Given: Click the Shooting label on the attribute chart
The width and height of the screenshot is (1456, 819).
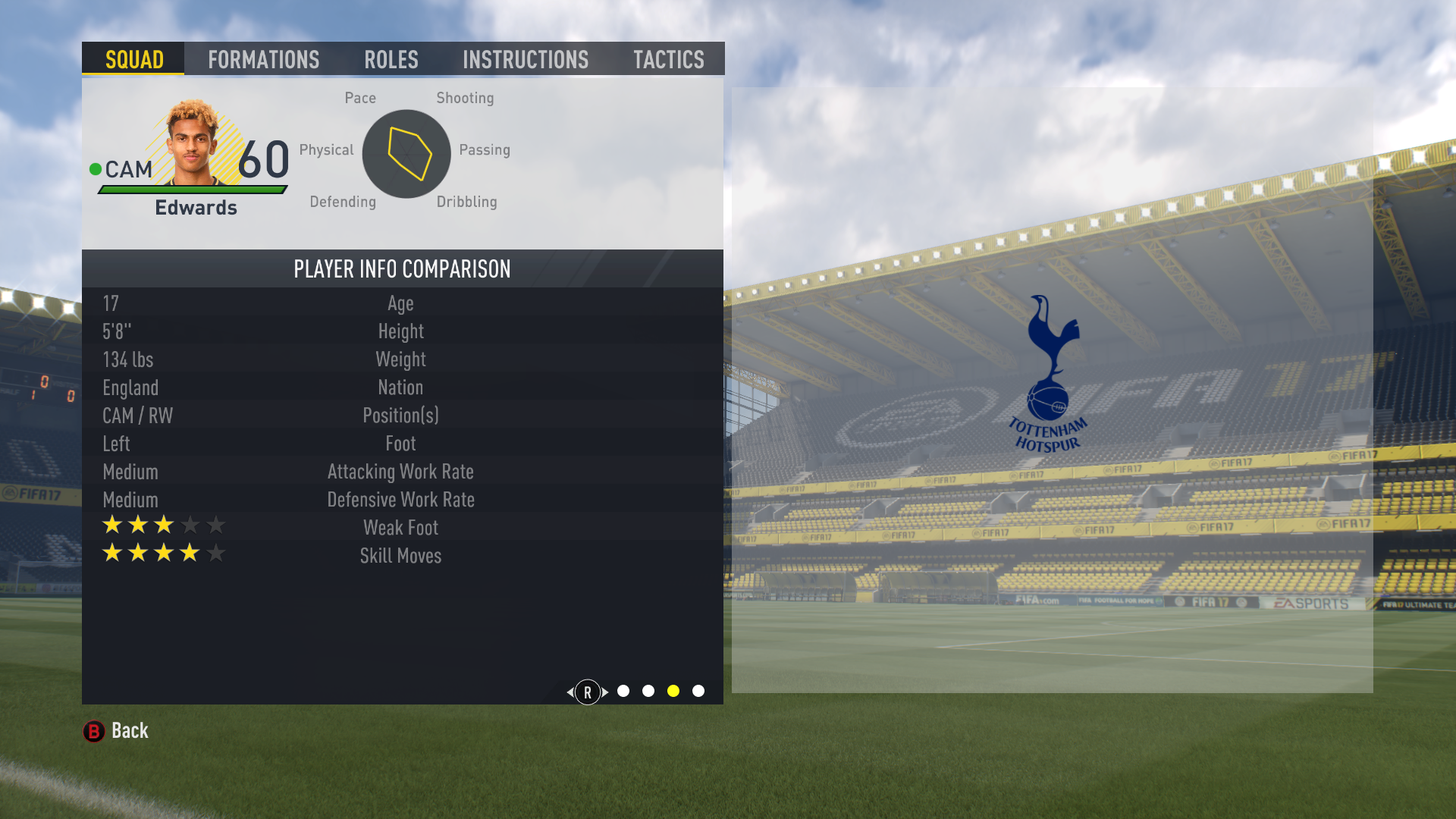Looking at the screenshot, I should pyautogui.click(x=465, y=97).
